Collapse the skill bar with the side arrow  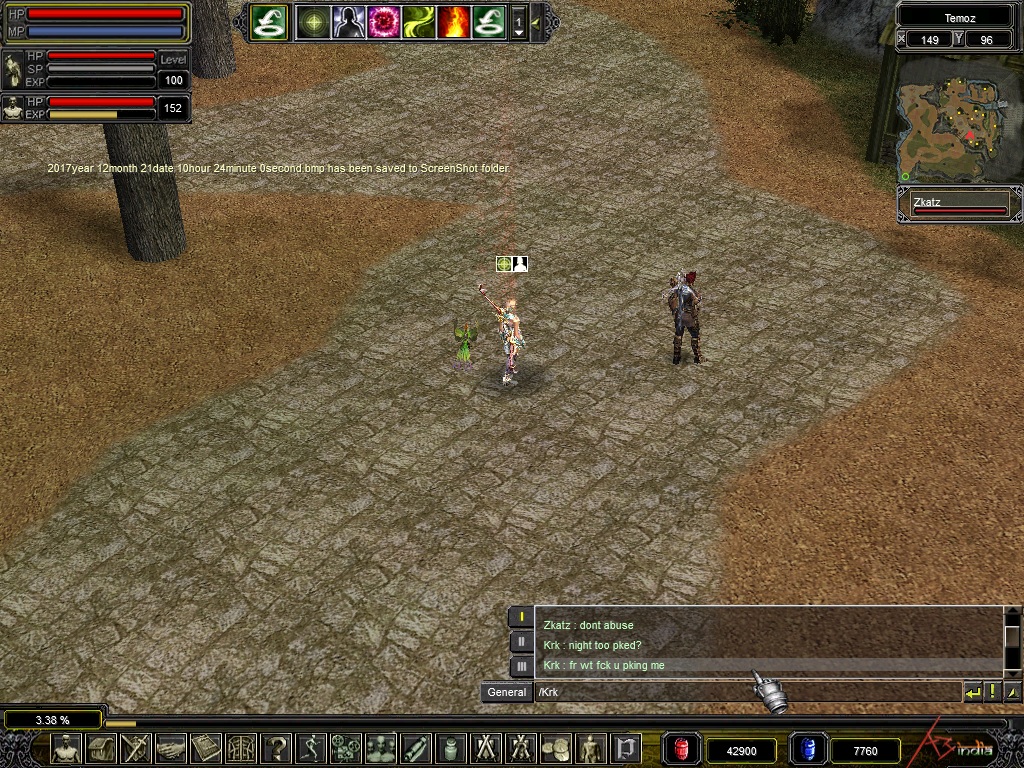pos(537,21)
